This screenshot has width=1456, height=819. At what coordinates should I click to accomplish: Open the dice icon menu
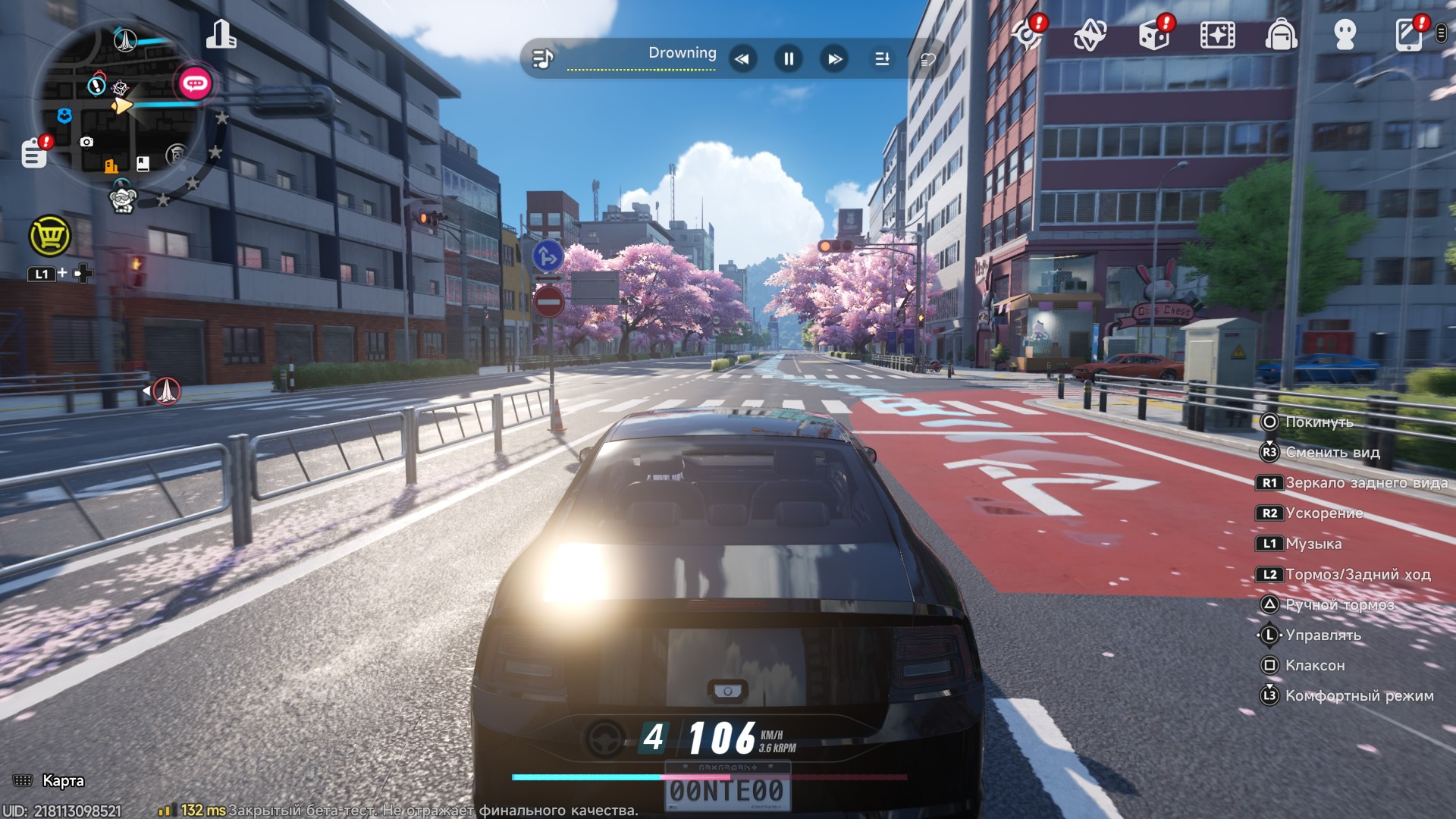1154,35
